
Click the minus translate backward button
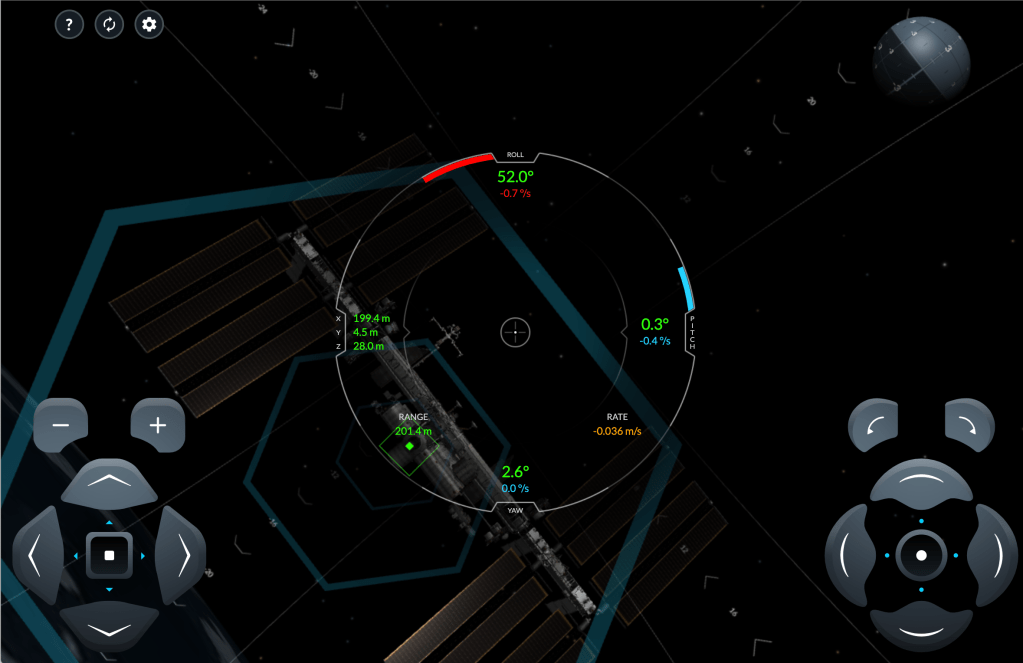(x=61, y=425)
